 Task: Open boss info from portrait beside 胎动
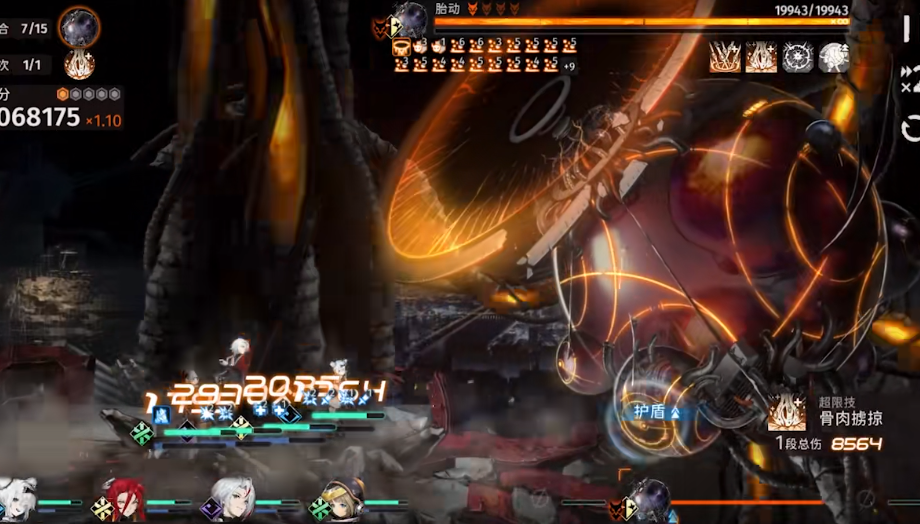410,19
